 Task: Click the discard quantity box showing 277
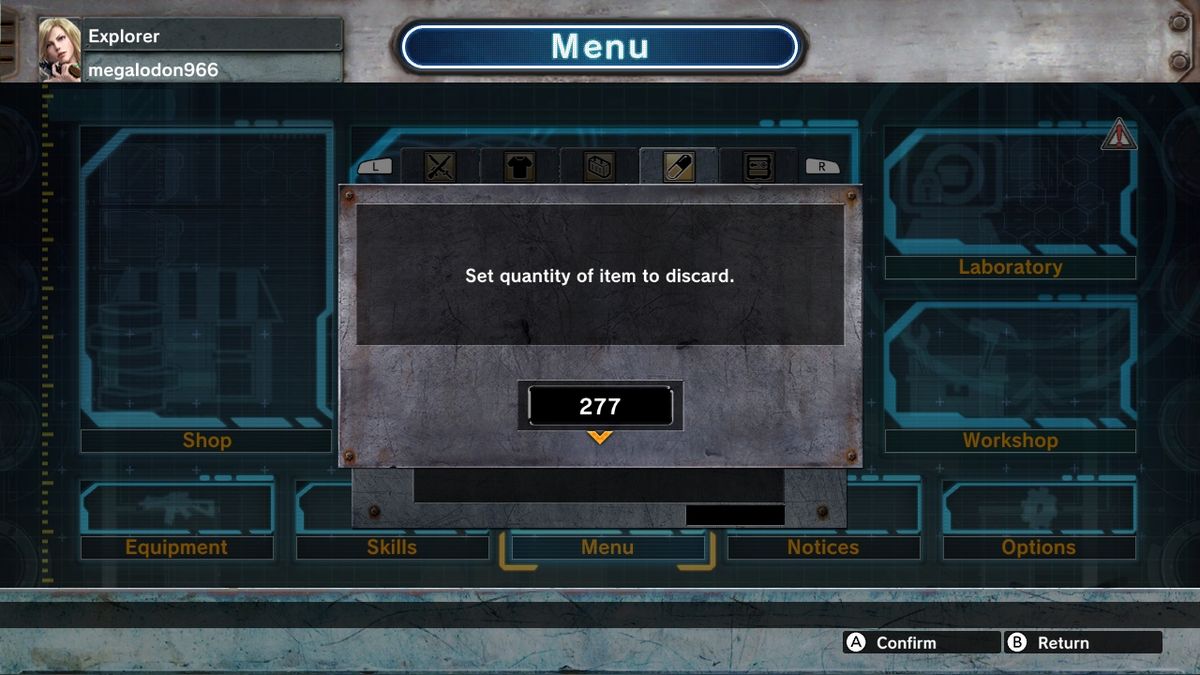tap(600, 407)
